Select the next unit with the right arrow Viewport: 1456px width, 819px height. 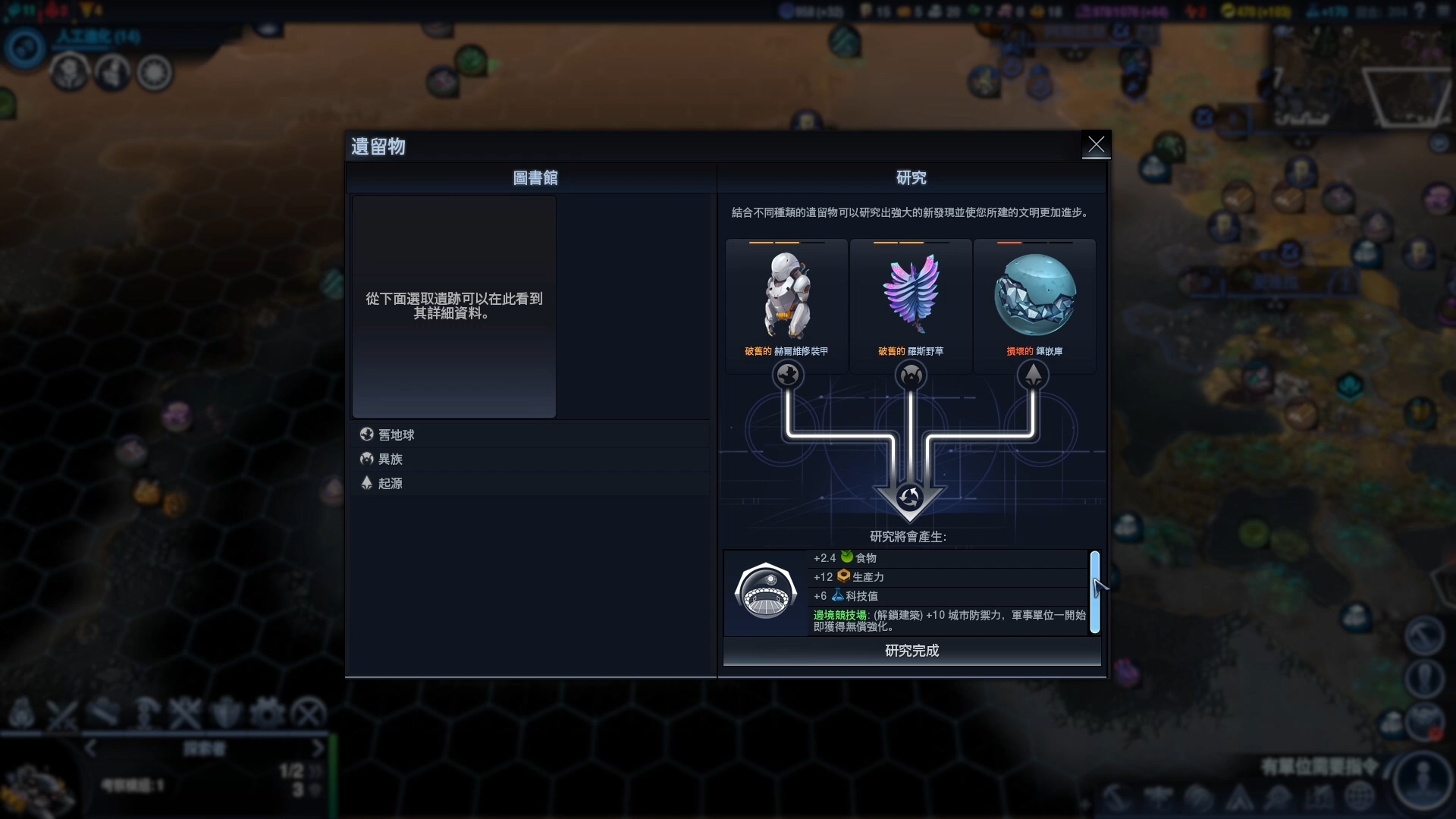[317, 748]
